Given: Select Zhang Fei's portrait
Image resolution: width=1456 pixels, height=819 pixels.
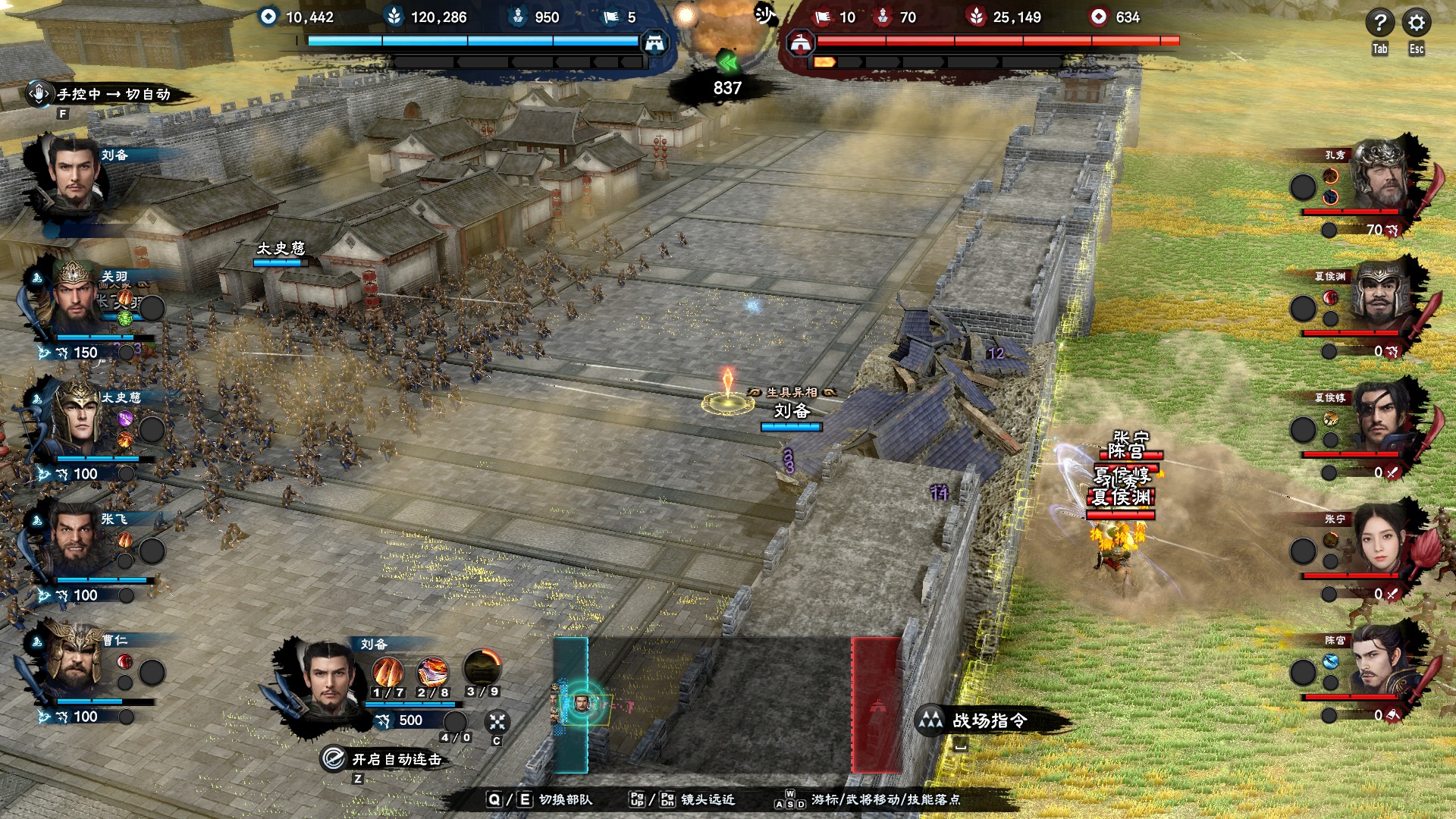Looking at the screenshot, I should [76, 540].
